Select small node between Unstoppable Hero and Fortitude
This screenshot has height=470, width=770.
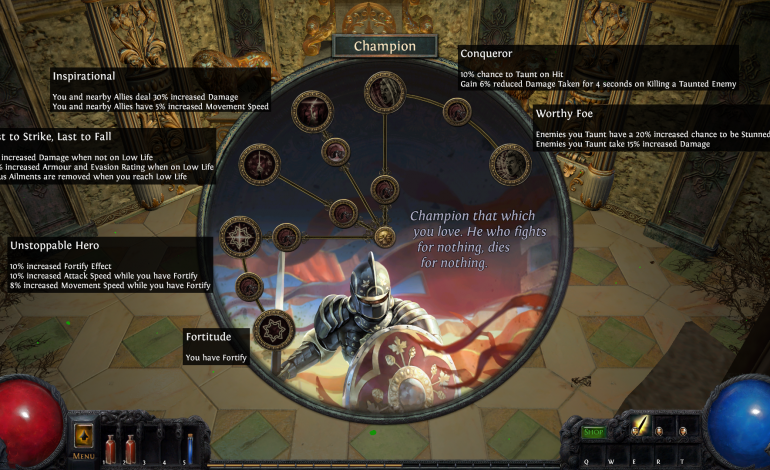click(249, 287)
